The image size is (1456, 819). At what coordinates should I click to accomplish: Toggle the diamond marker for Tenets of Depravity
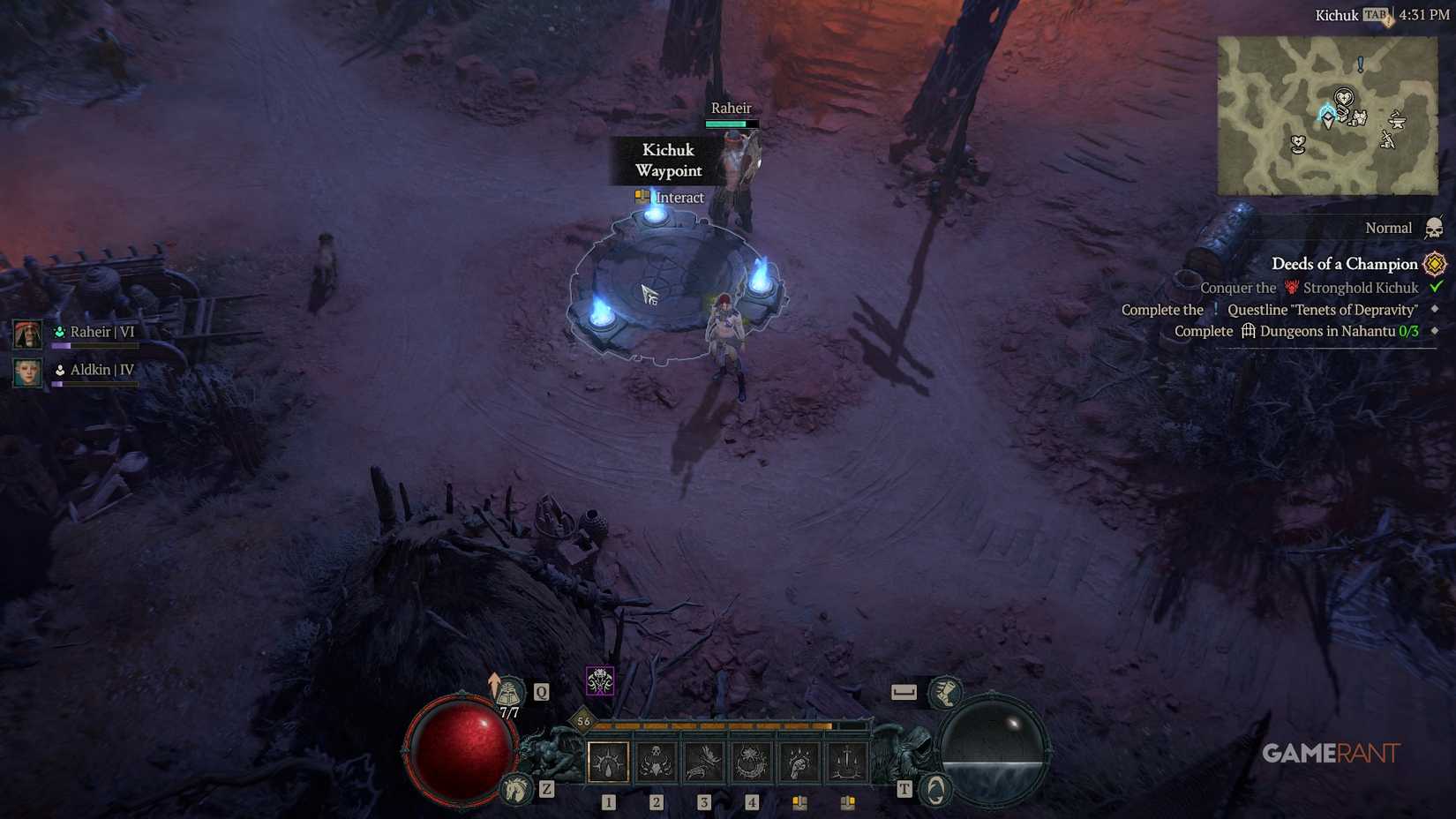[x=1434, y=310]
